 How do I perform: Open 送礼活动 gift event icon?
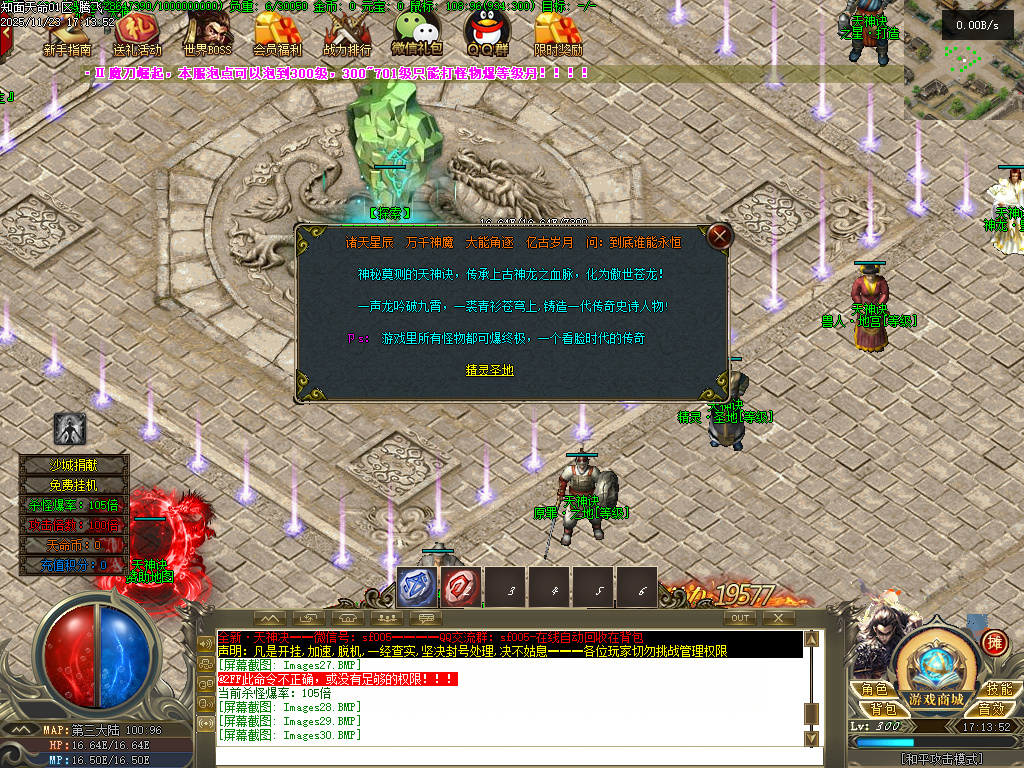[136, 33]
